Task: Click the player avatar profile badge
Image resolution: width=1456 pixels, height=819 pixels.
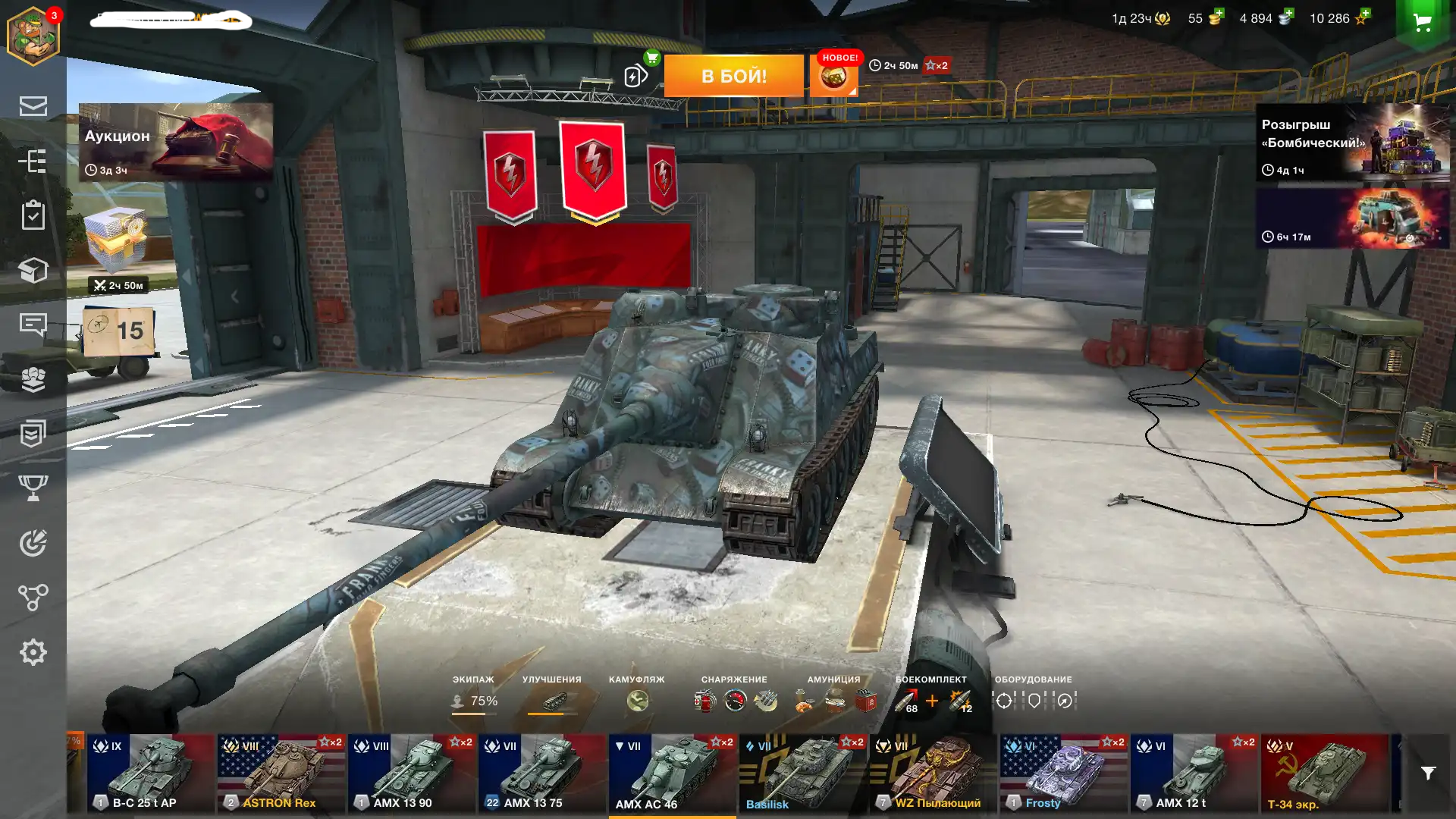Action: [x=33, y=36]
